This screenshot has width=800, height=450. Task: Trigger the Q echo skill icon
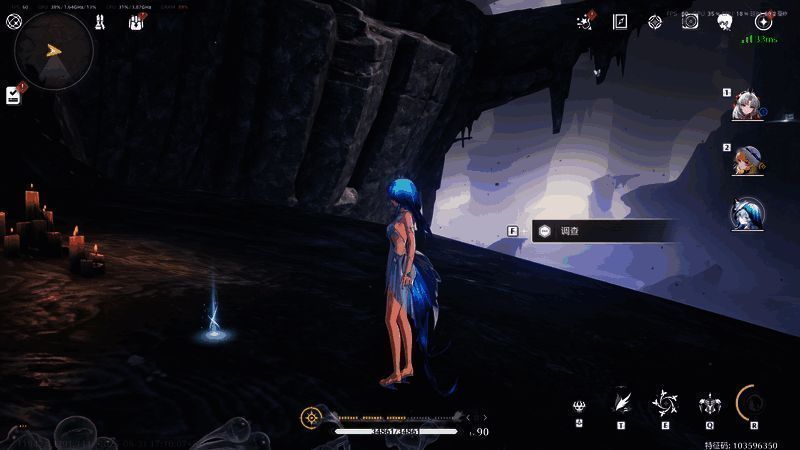(x=709, y=404)
